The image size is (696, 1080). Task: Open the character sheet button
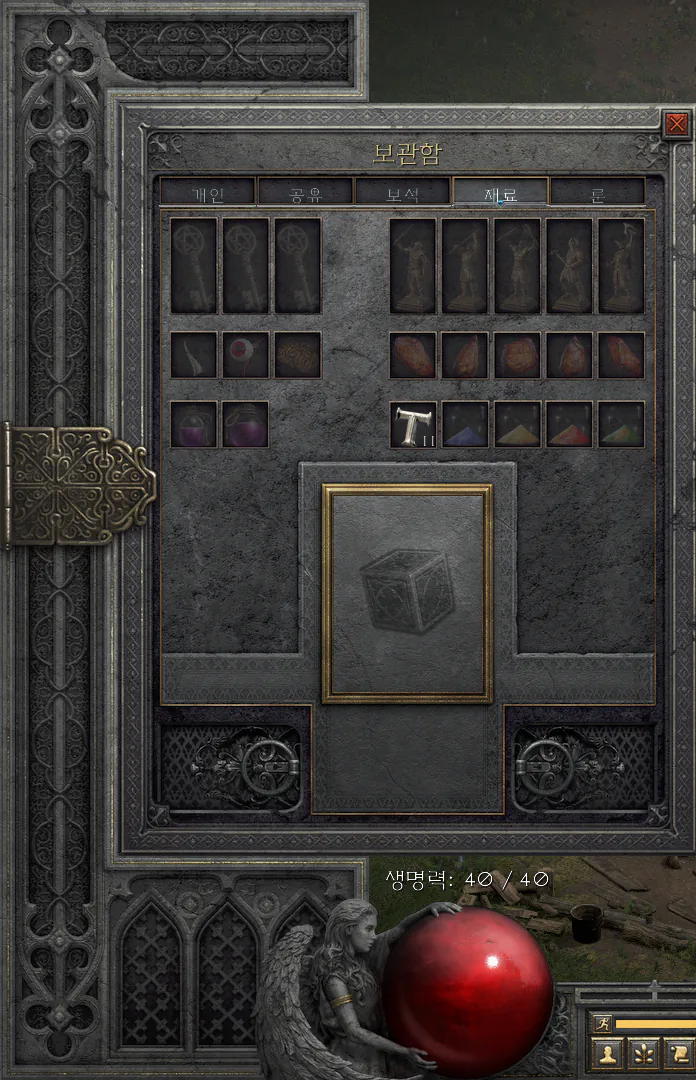[607, 1053]
